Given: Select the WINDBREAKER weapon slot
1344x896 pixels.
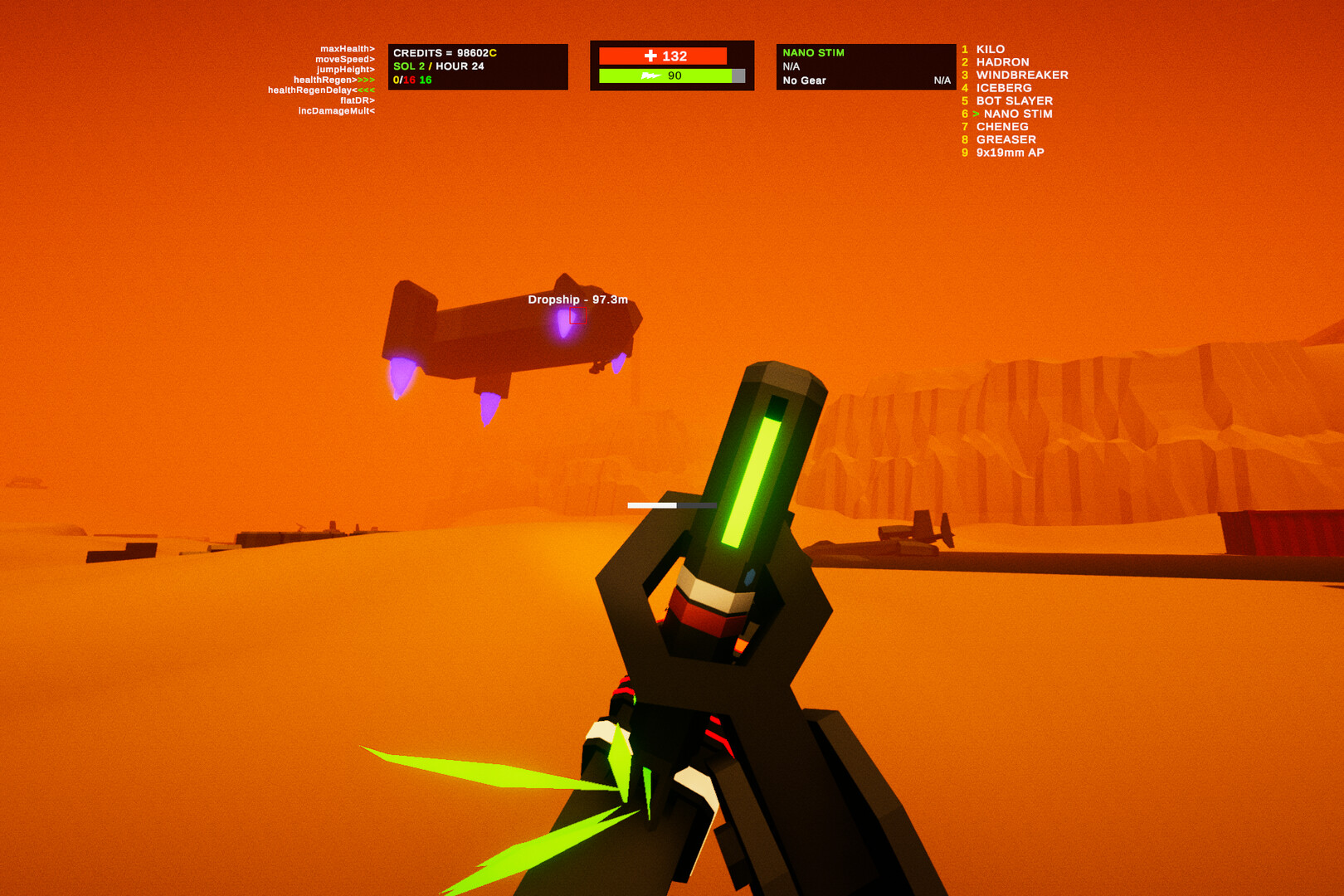Looking at the screenshot, I should click(1022, 75).
